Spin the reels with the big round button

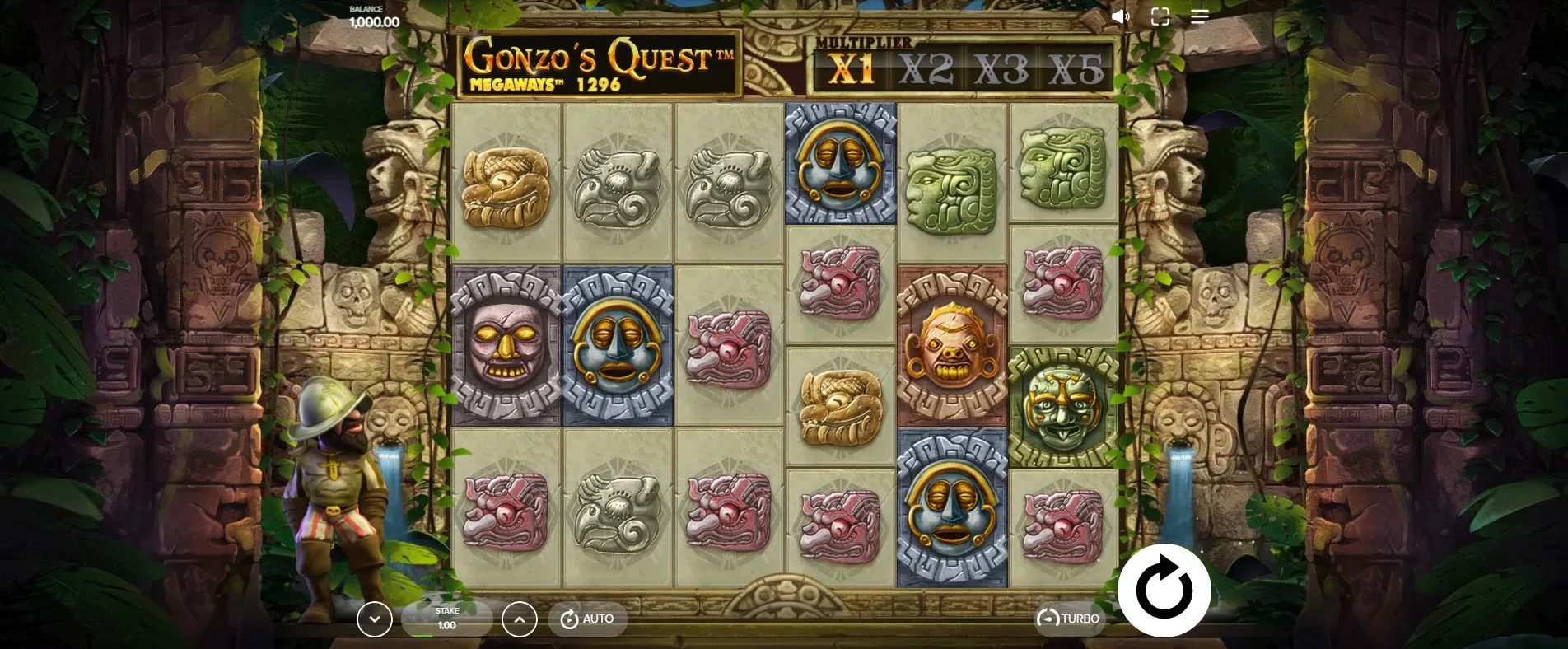coord(1164,590)
